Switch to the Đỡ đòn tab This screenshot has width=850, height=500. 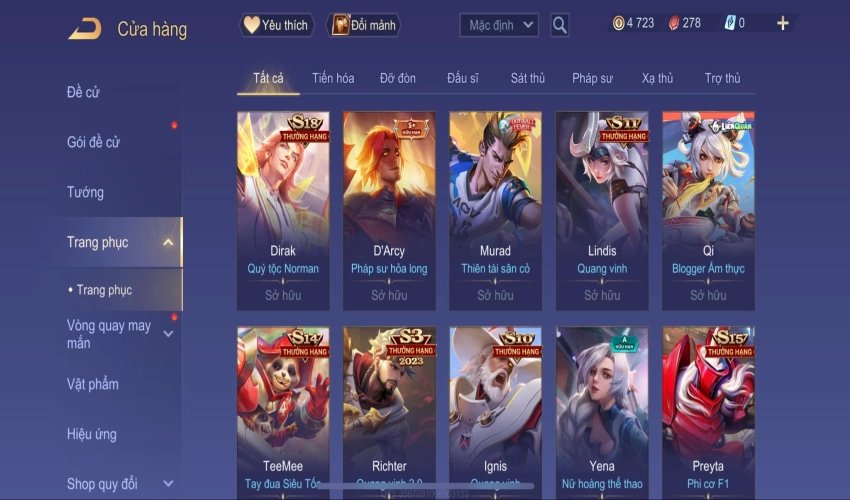pyautogui.click(x=398, y=78)
